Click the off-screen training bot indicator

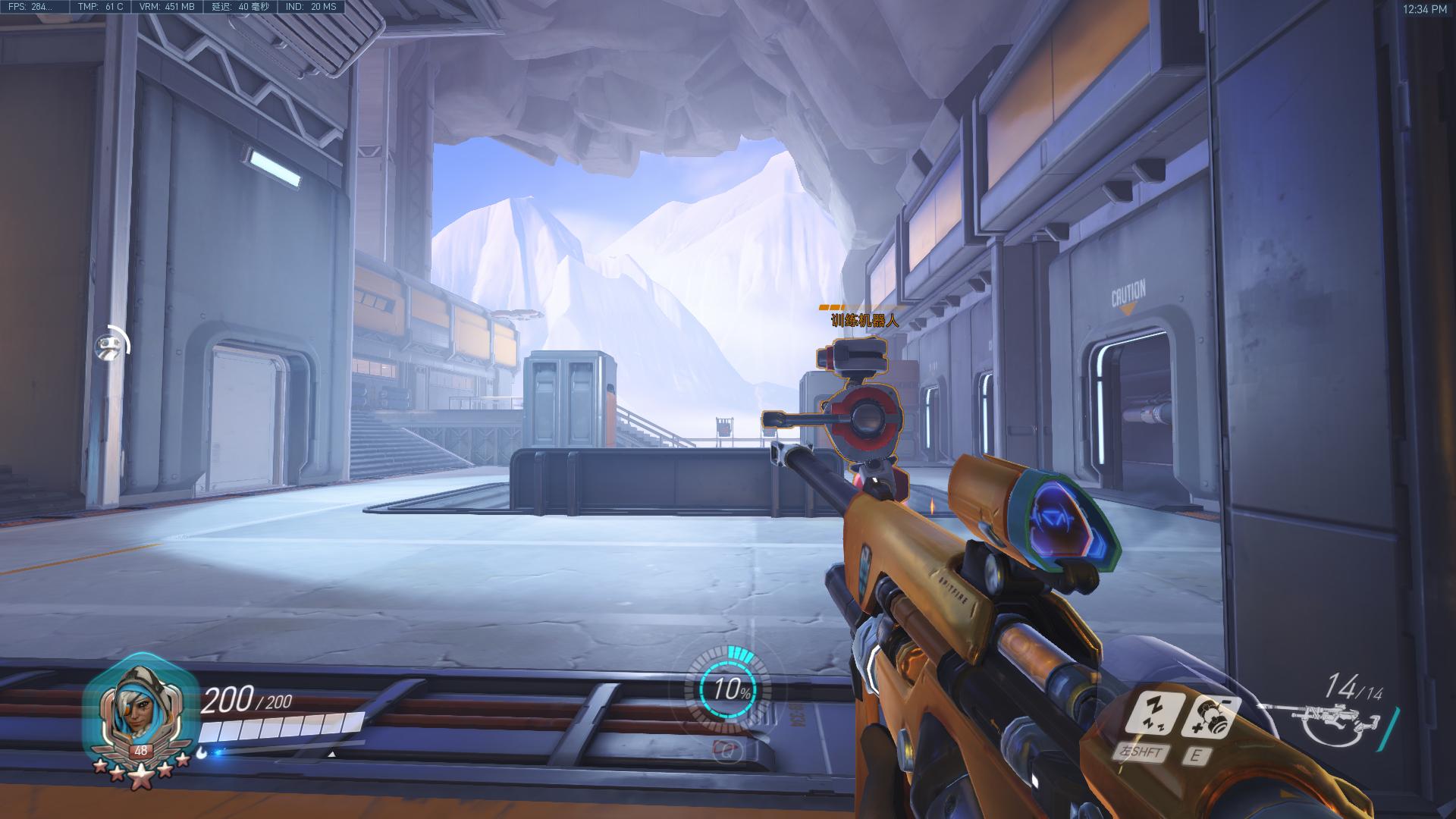[111, 346]
